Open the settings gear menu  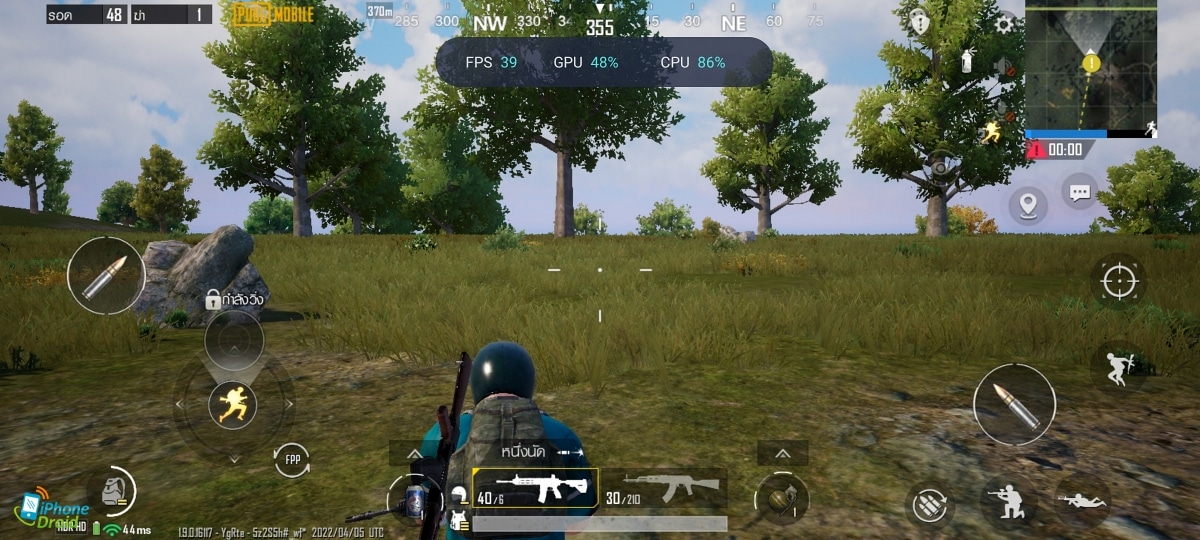1004,23
